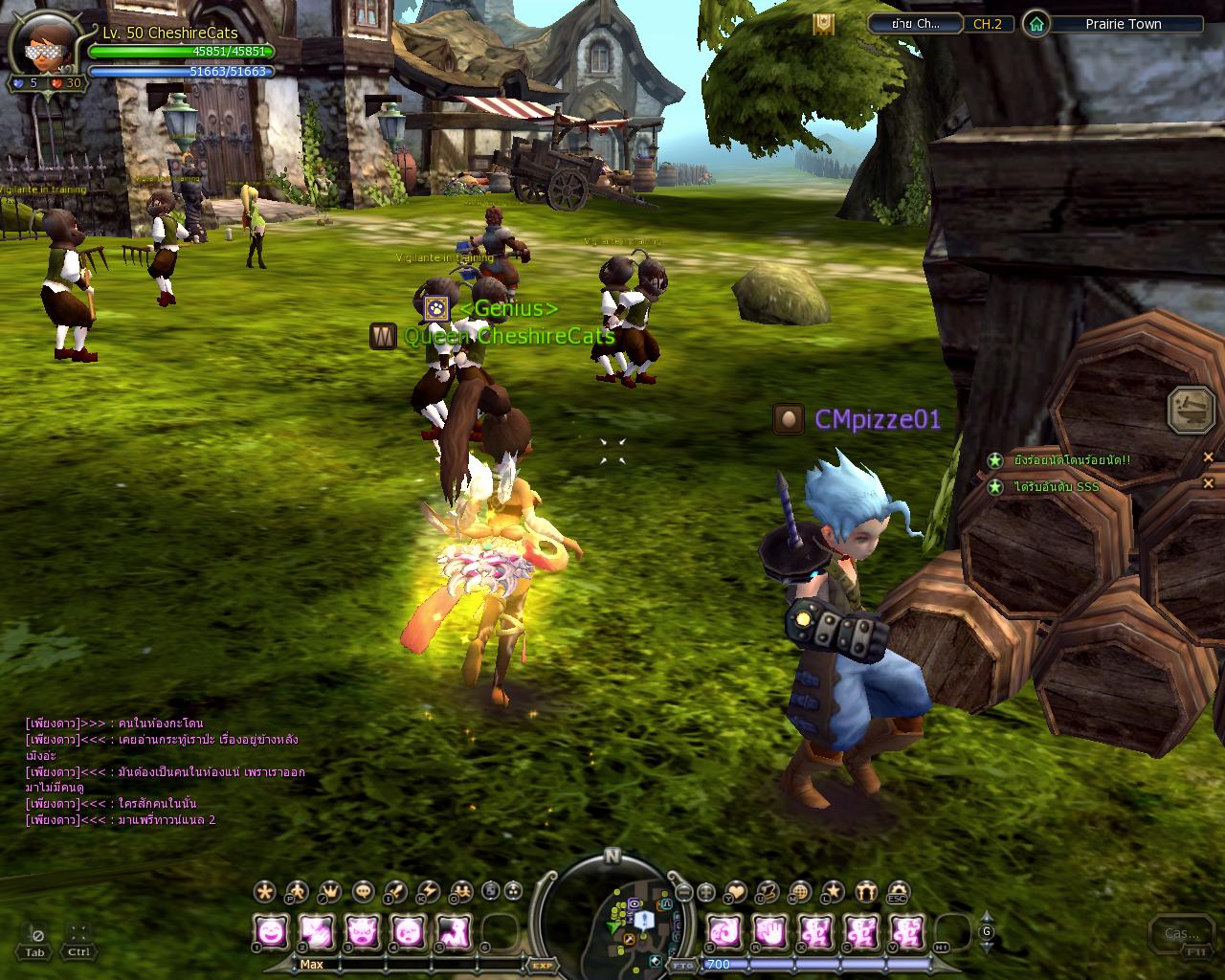Open the speech bubble chat menu
This screenshot has width=1225, height=980.
364,892
